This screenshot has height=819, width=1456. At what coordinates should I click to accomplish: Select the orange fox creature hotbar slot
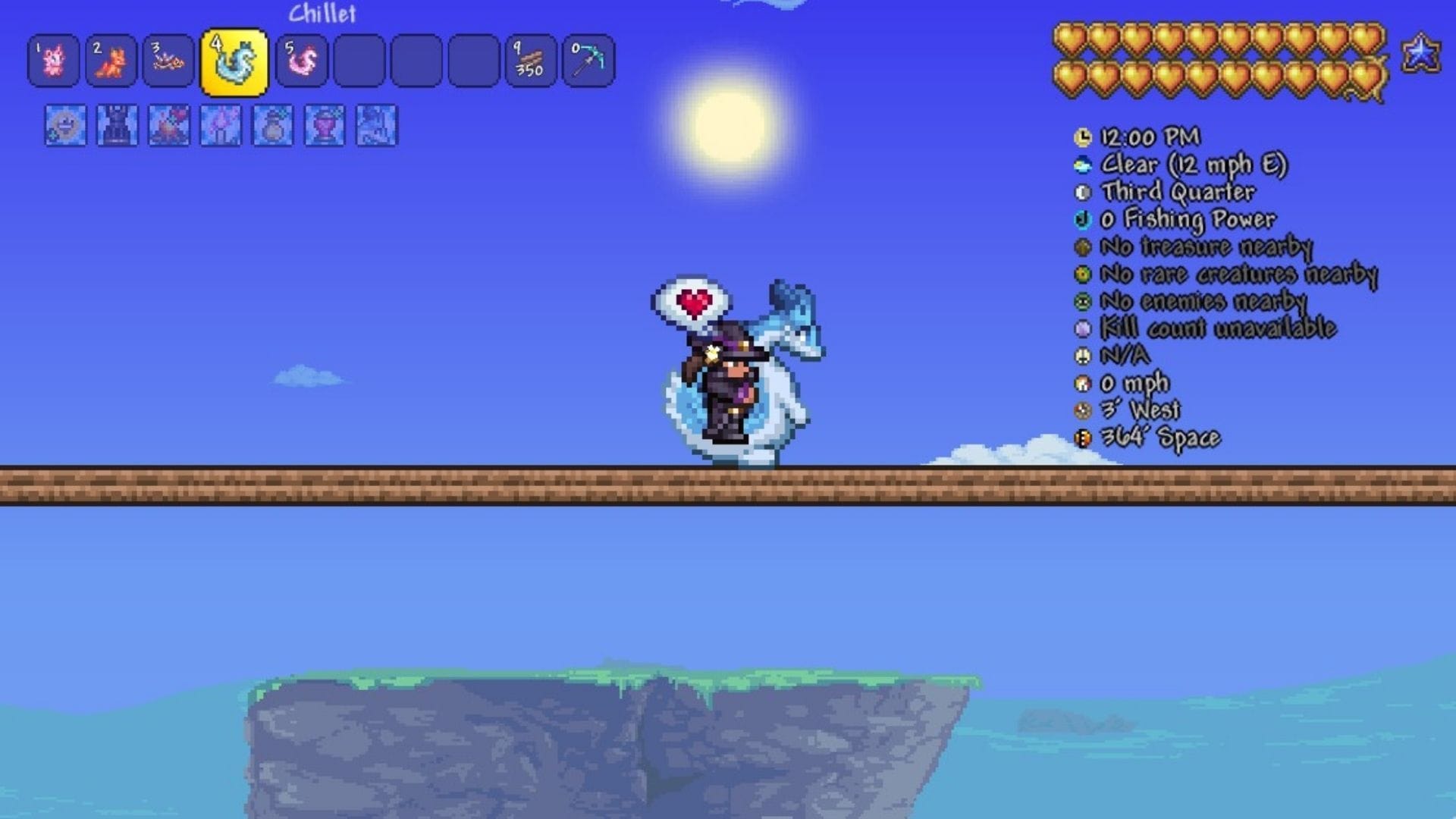pos(111,61)
